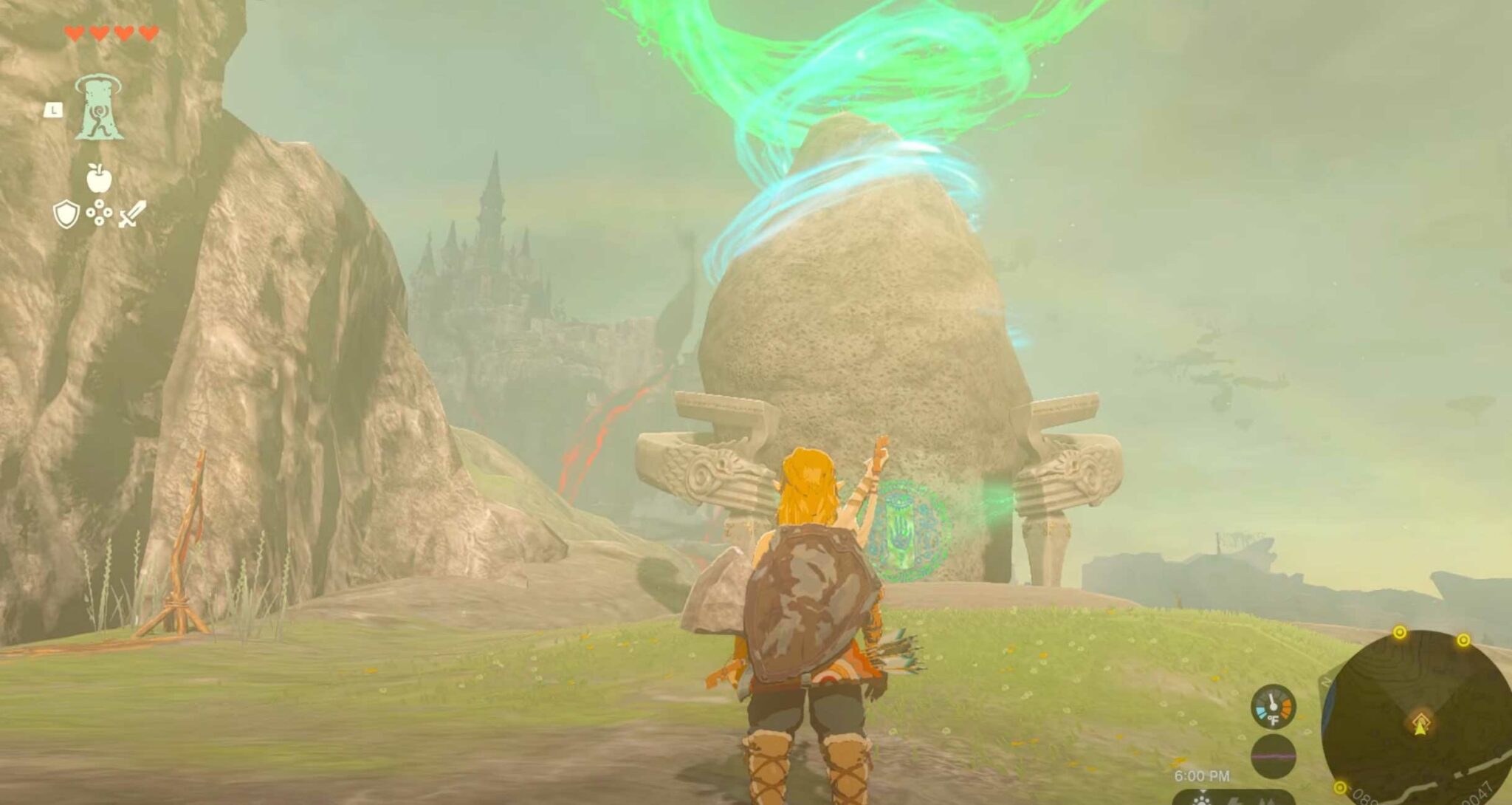Select the tower activation icon above Link
Image resolution: width=1512 pixels, height=805 pixels.
(100, 107)
